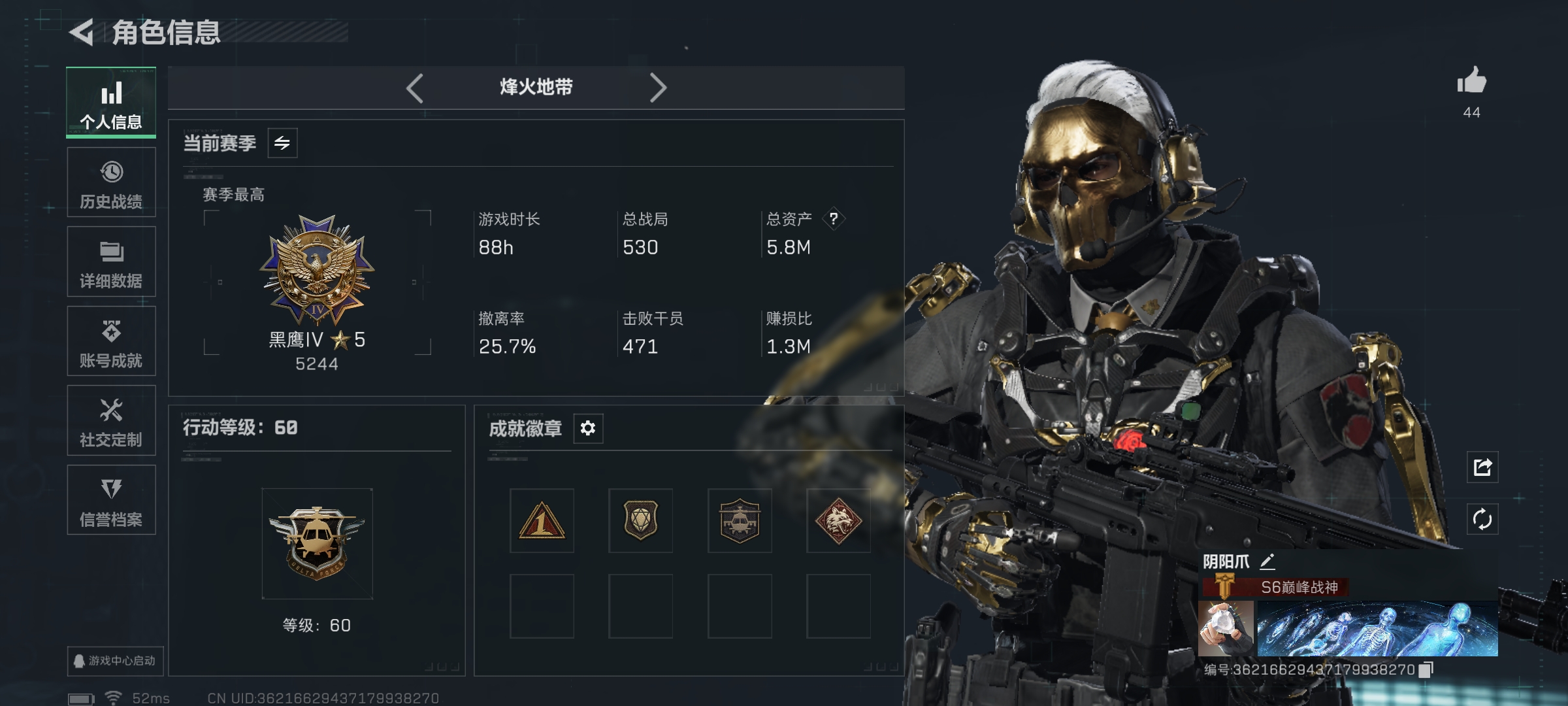The width and height of the screenshot is (1568, 706).
Task: Open the first red badge in 成就徽章
Action: click(541, 521)
